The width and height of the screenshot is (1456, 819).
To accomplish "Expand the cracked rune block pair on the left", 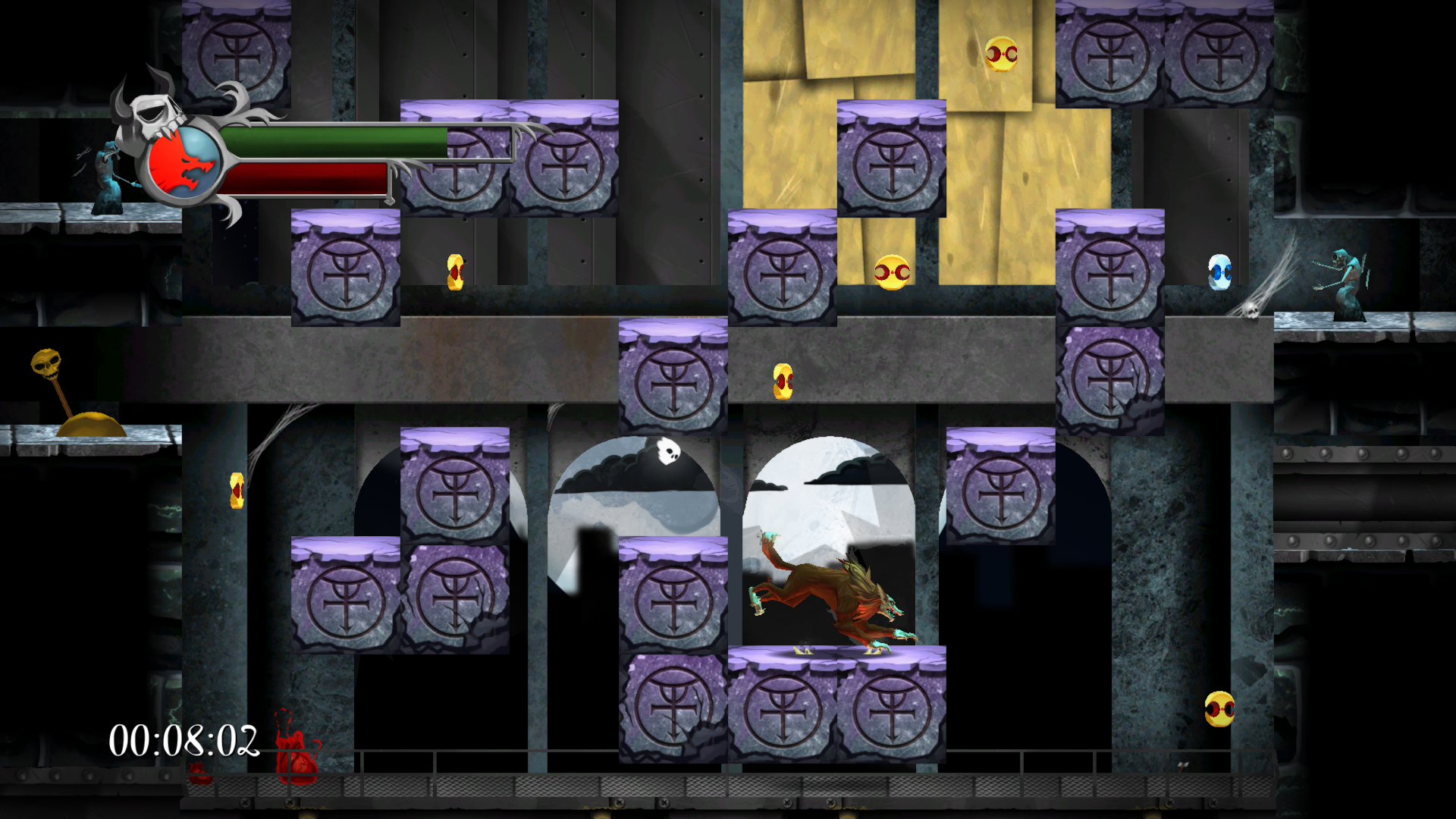I will (x=394, y=595).
